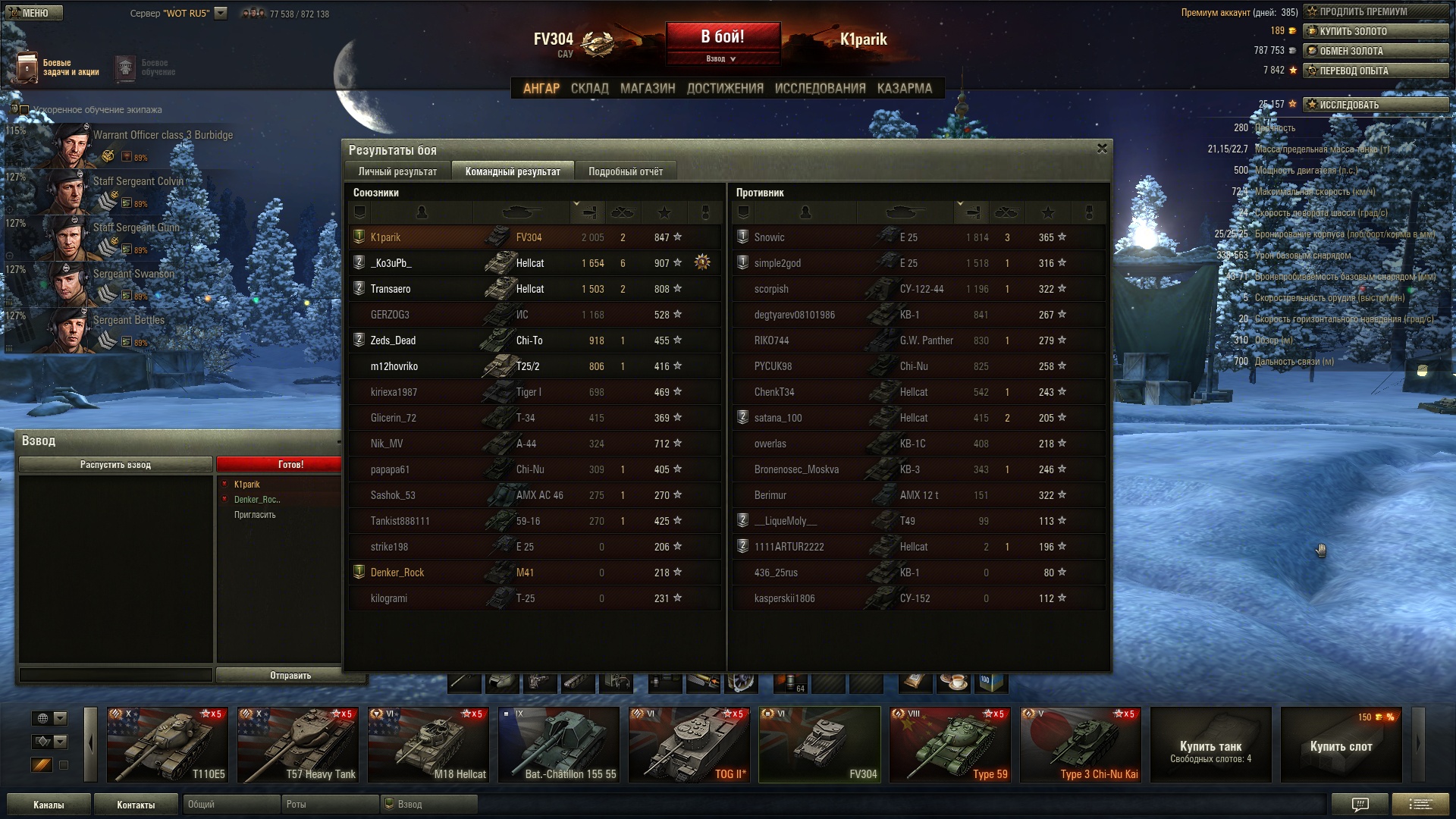
Task: Open the Подробный отчёт tab
Action: tap(625, 171)
